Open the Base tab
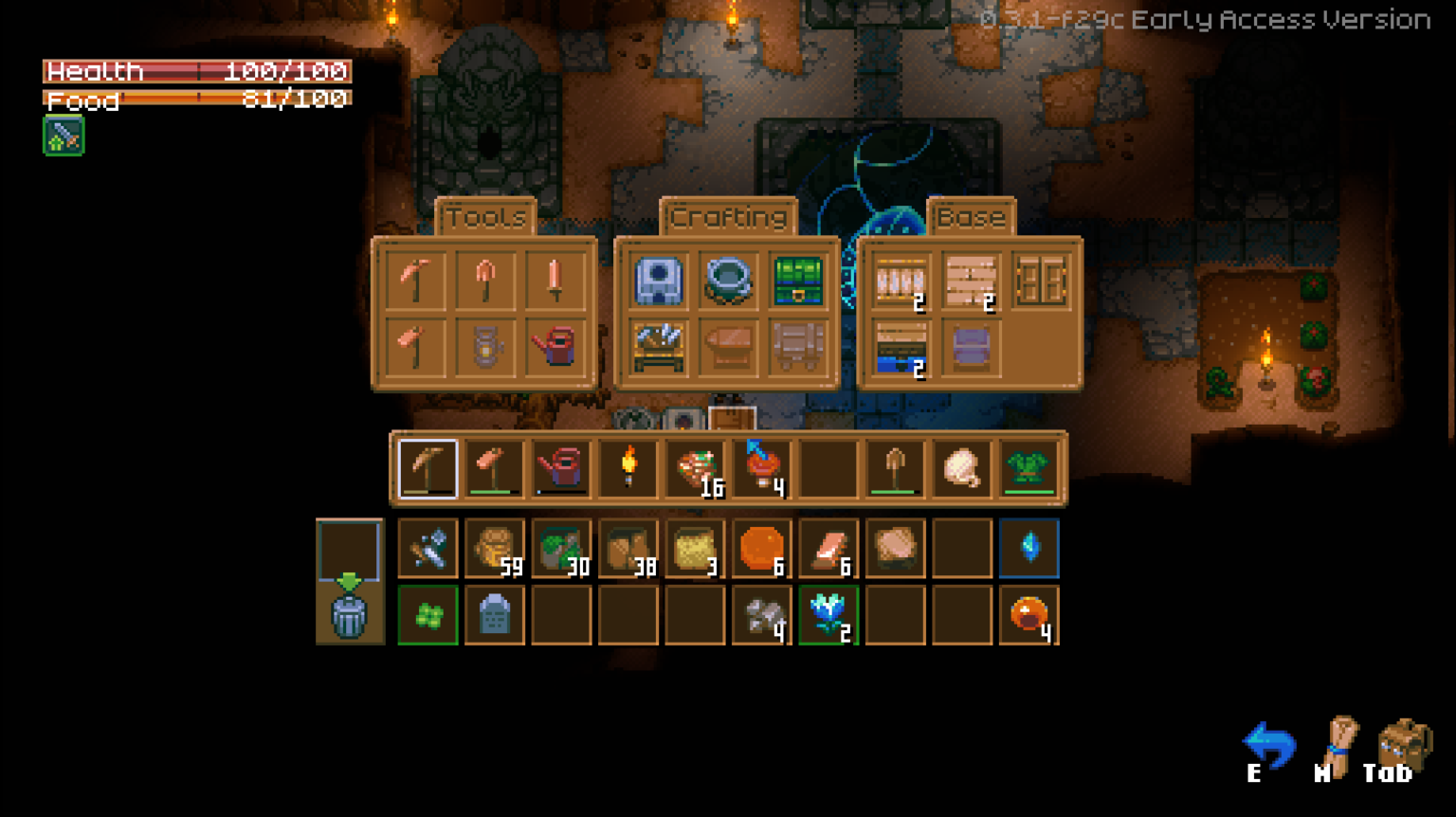The width and height of the screenshot is (1456, 817). tap(972, 216)
